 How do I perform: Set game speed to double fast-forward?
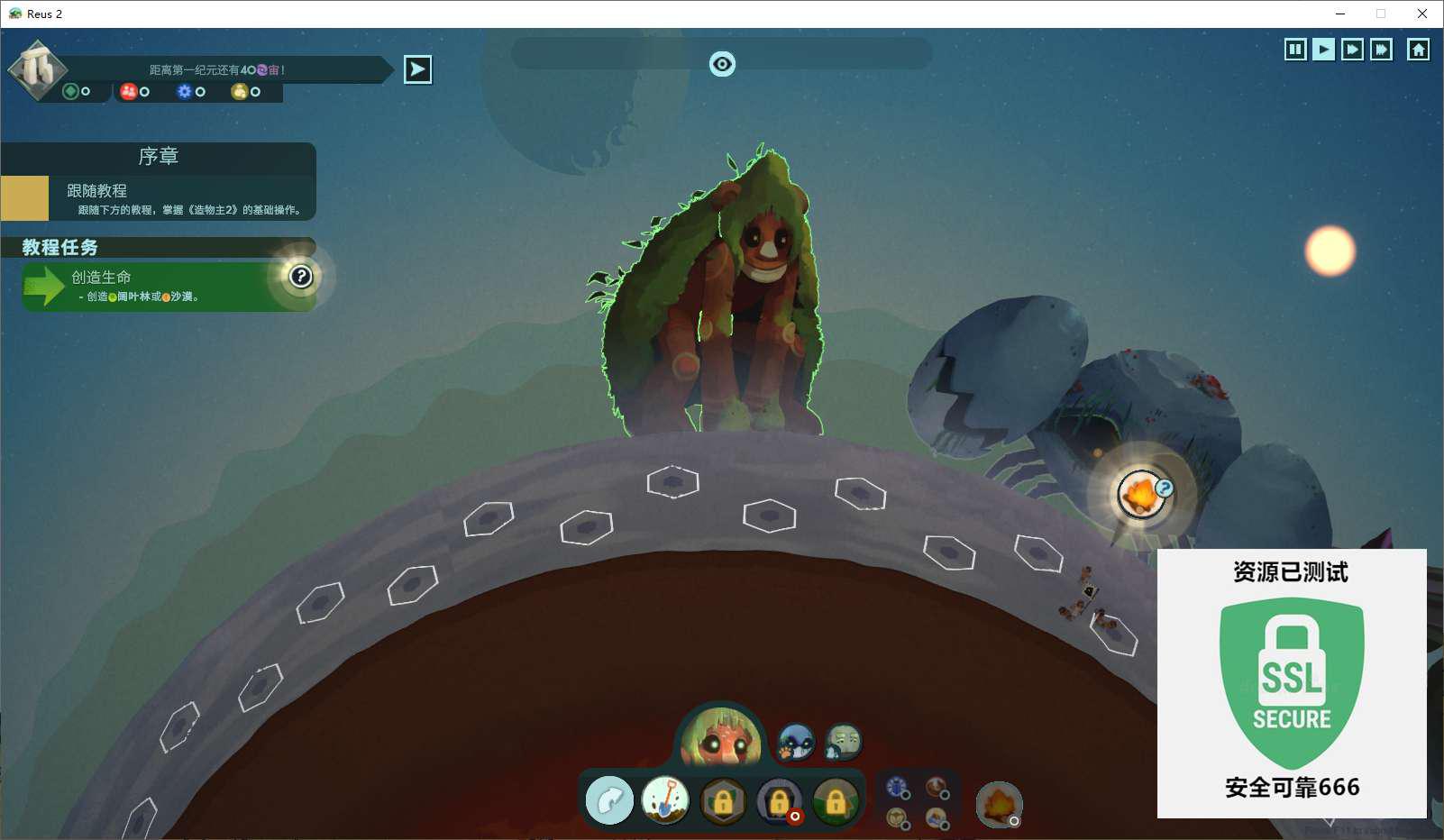[1352, 50]
